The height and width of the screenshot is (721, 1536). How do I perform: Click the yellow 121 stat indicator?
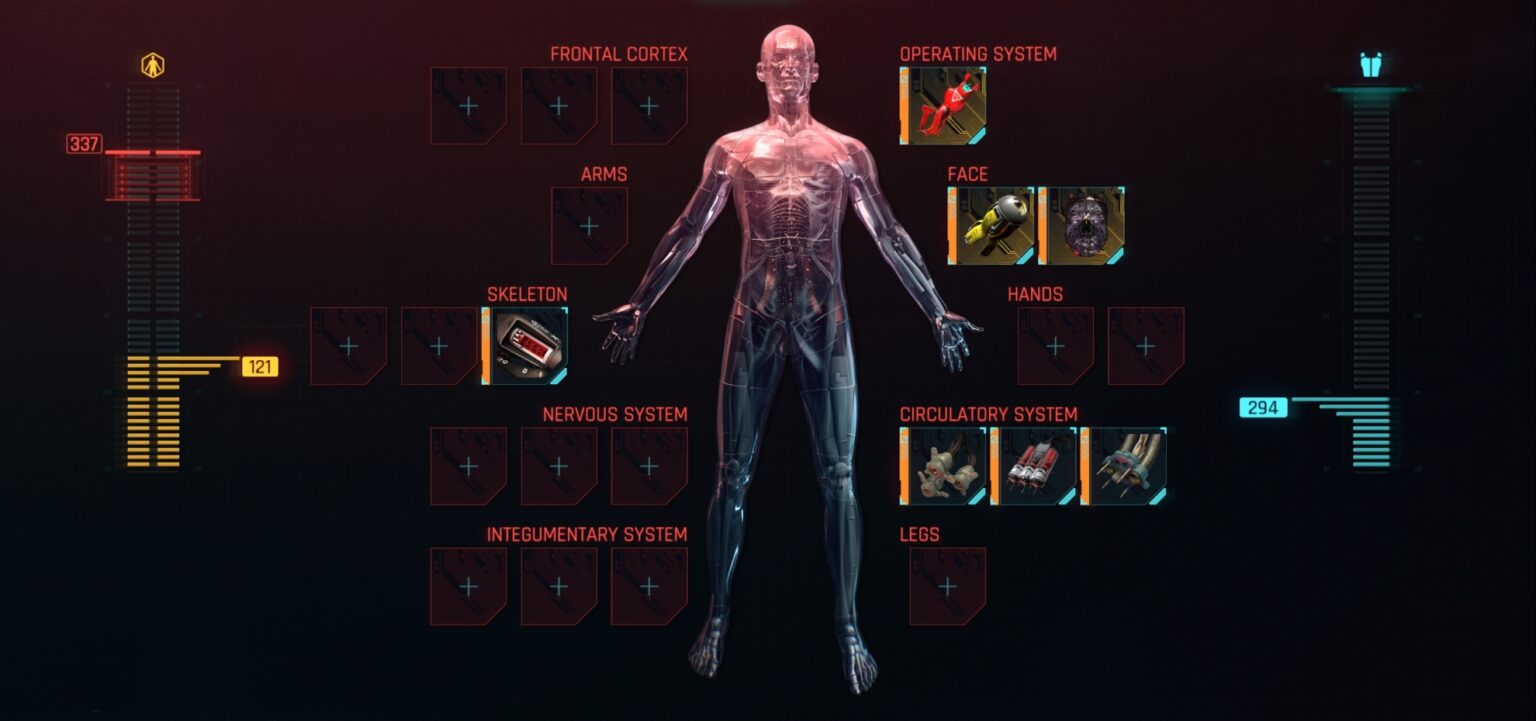tap(258, 367)
